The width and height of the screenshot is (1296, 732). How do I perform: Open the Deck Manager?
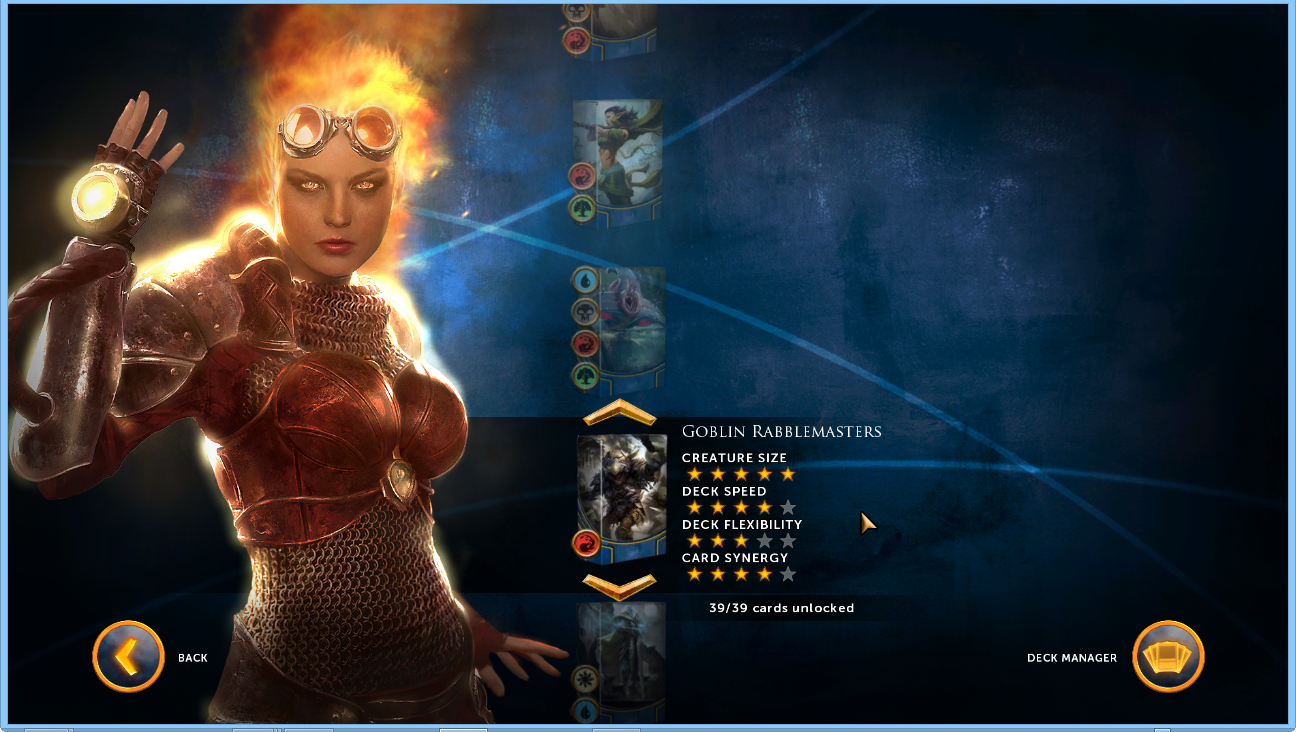(1168, 657)
